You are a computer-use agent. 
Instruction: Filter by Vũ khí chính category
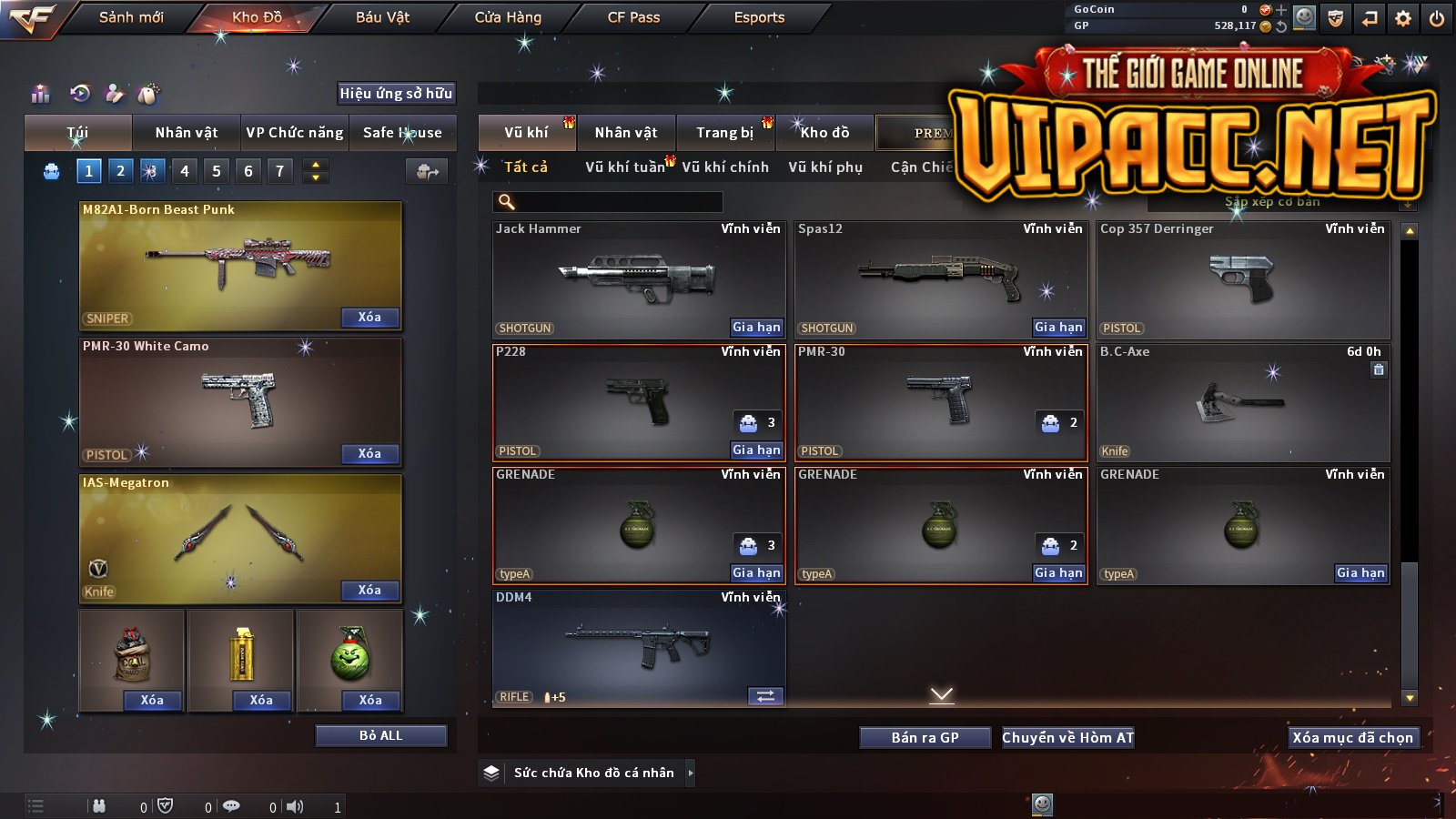(x=725, y=167)
